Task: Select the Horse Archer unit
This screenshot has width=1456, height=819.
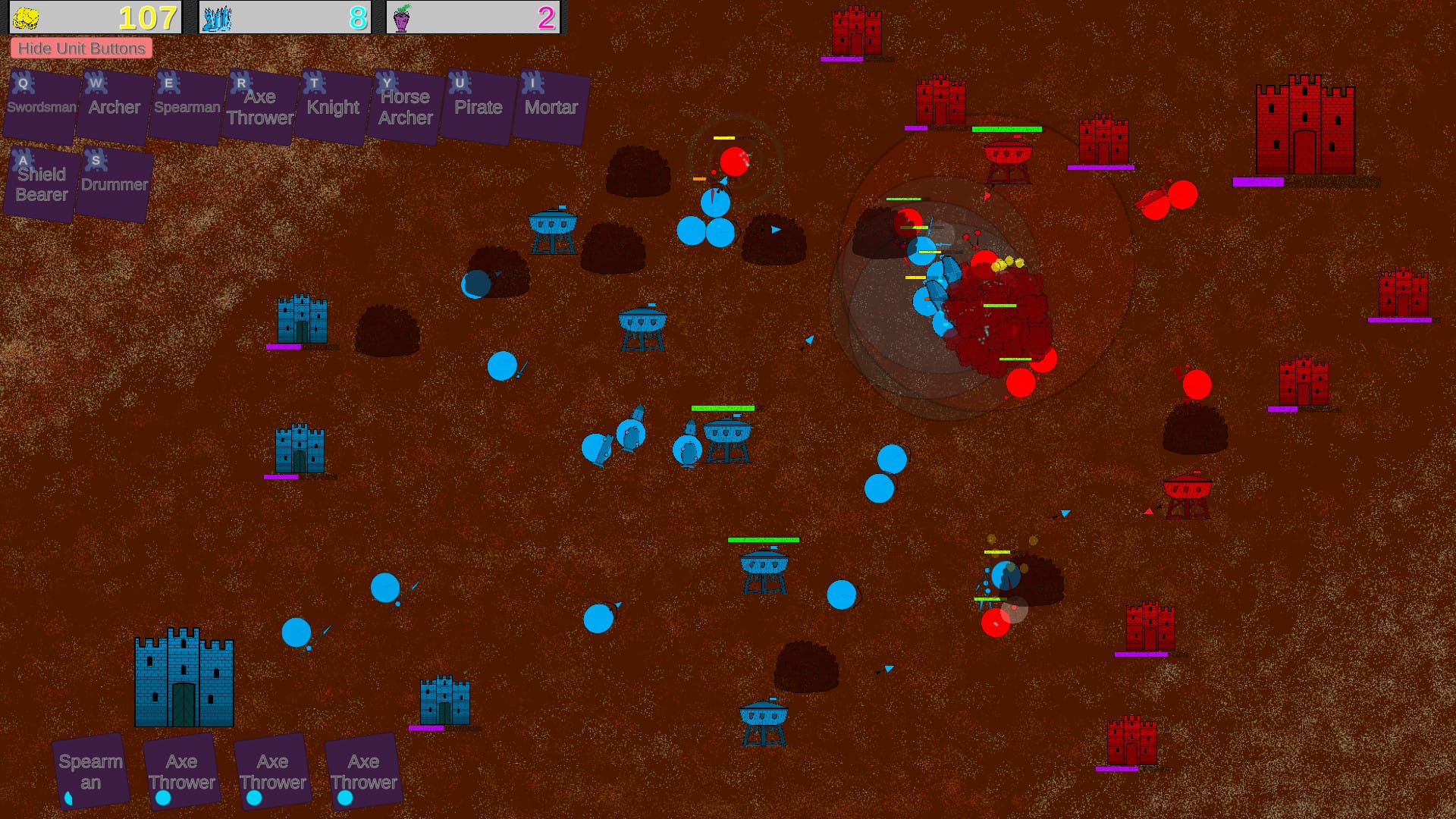Action: [x=406, y=107]
